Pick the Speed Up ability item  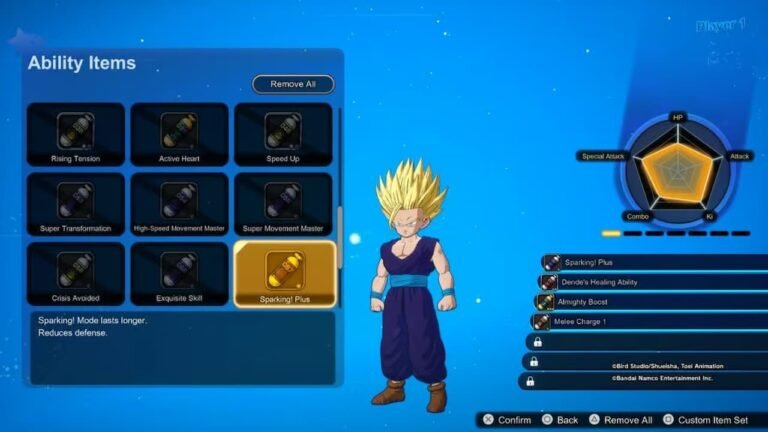tap(283, 134)
